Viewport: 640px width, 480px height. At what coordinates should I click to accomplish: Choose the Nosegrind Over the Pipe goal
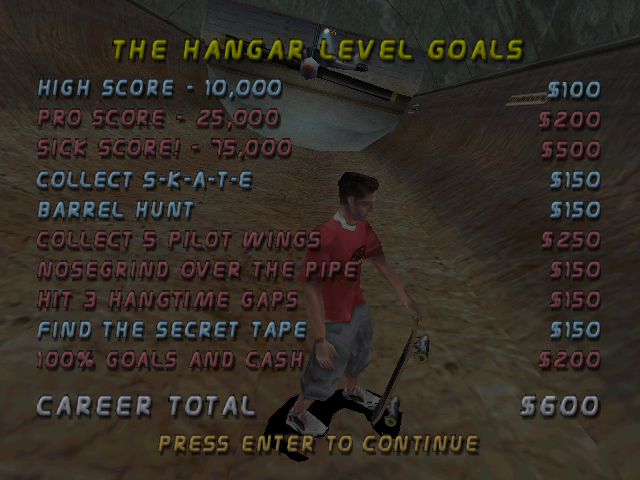click(197, 270)
